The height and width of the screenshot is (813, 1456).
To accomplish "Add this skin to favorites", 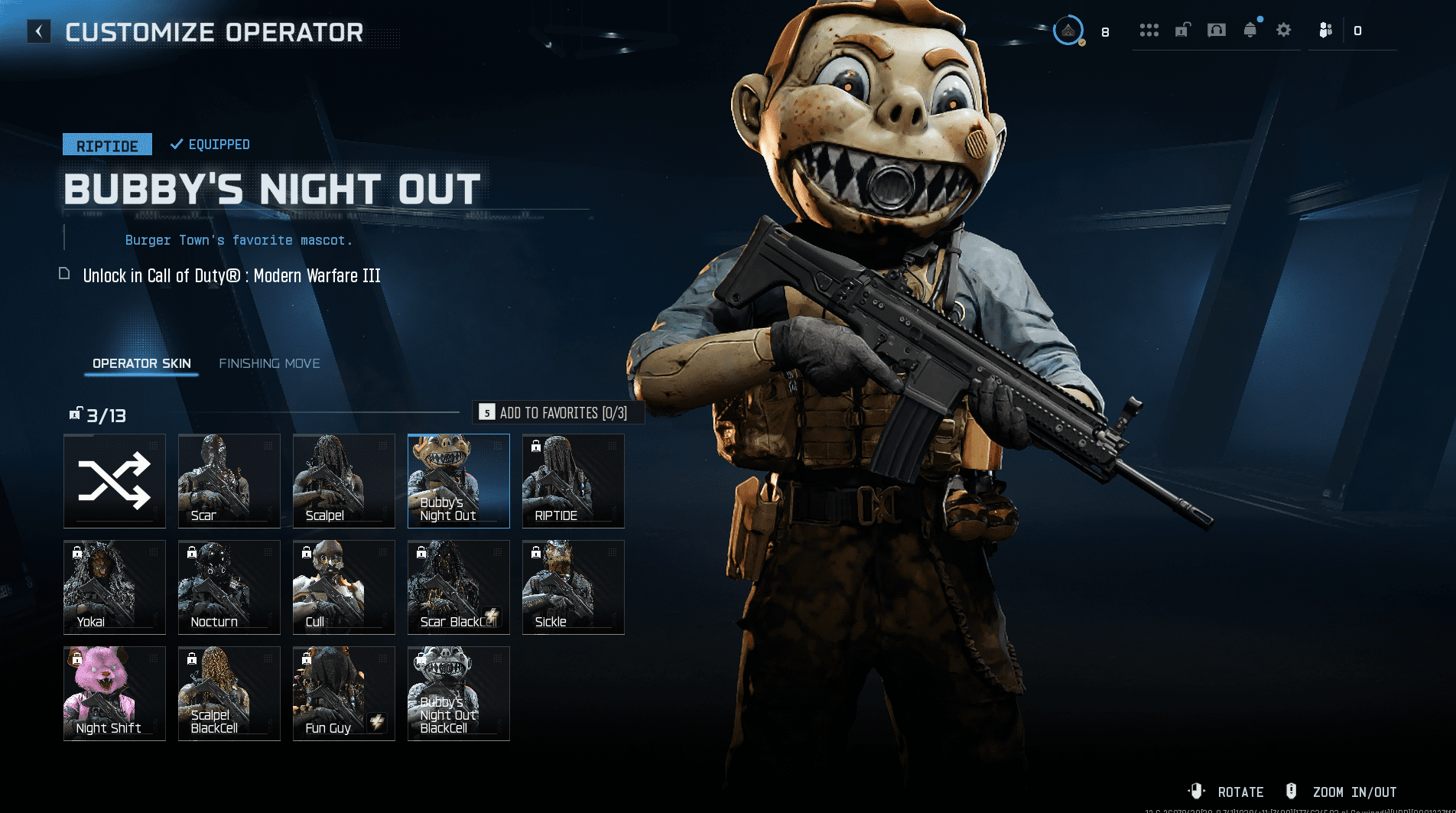I will (558, 413).
